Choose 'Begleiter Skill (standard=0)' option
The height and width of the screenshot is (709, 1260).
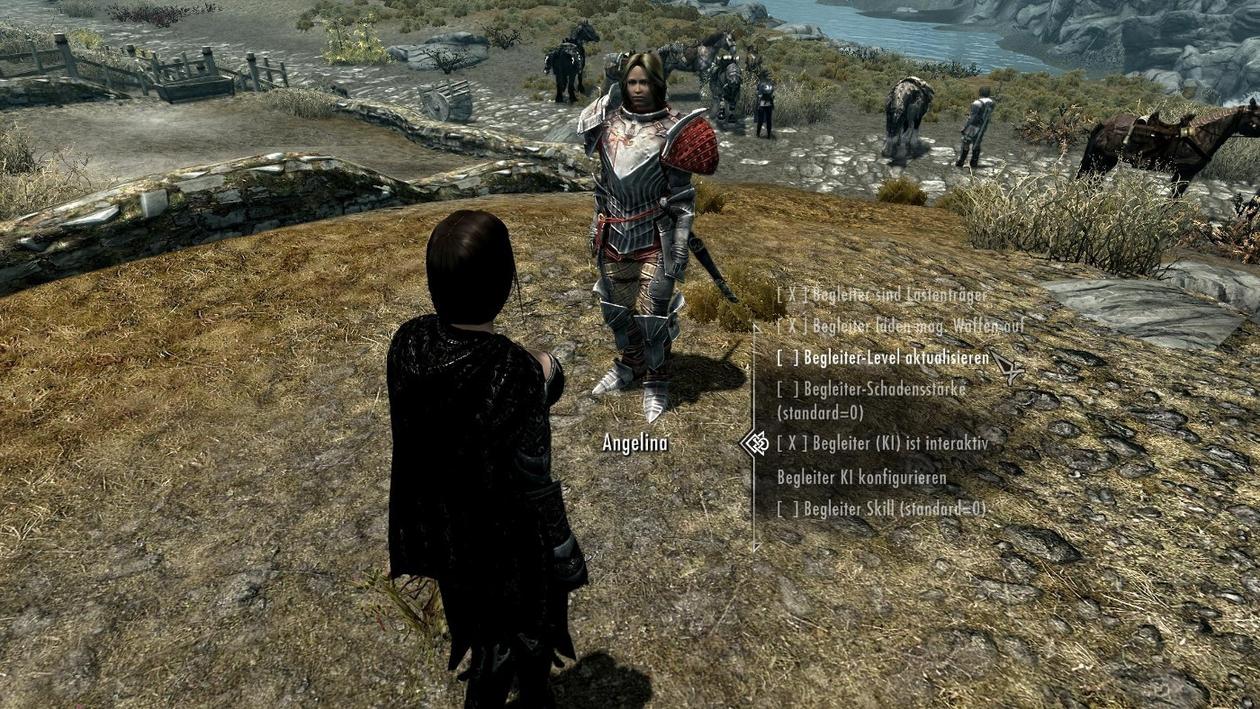881,509
